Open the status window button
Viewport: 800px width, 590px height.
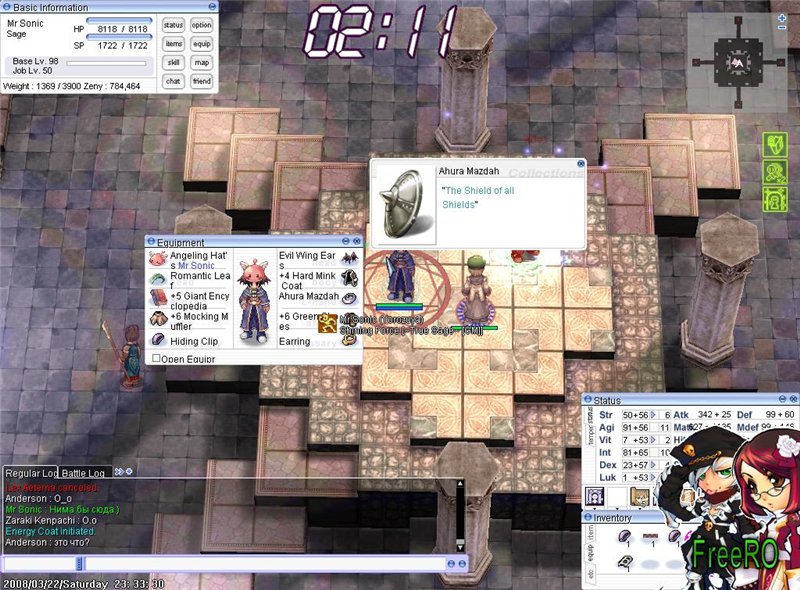(x=174, y=25)
